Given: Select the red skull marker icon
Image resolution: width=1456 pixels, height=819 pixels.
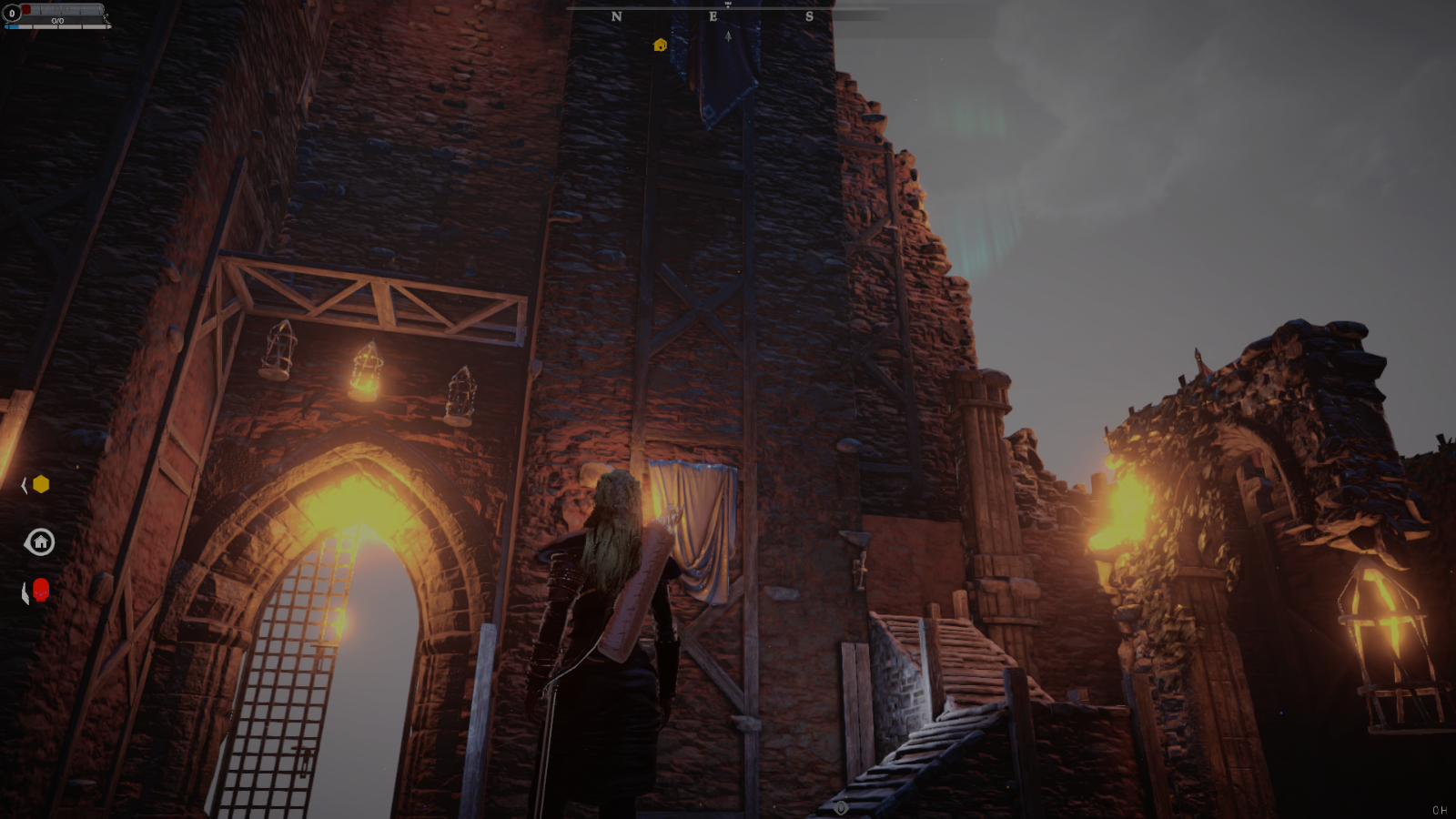Looking at the screenshot, I should pos(41,591).
